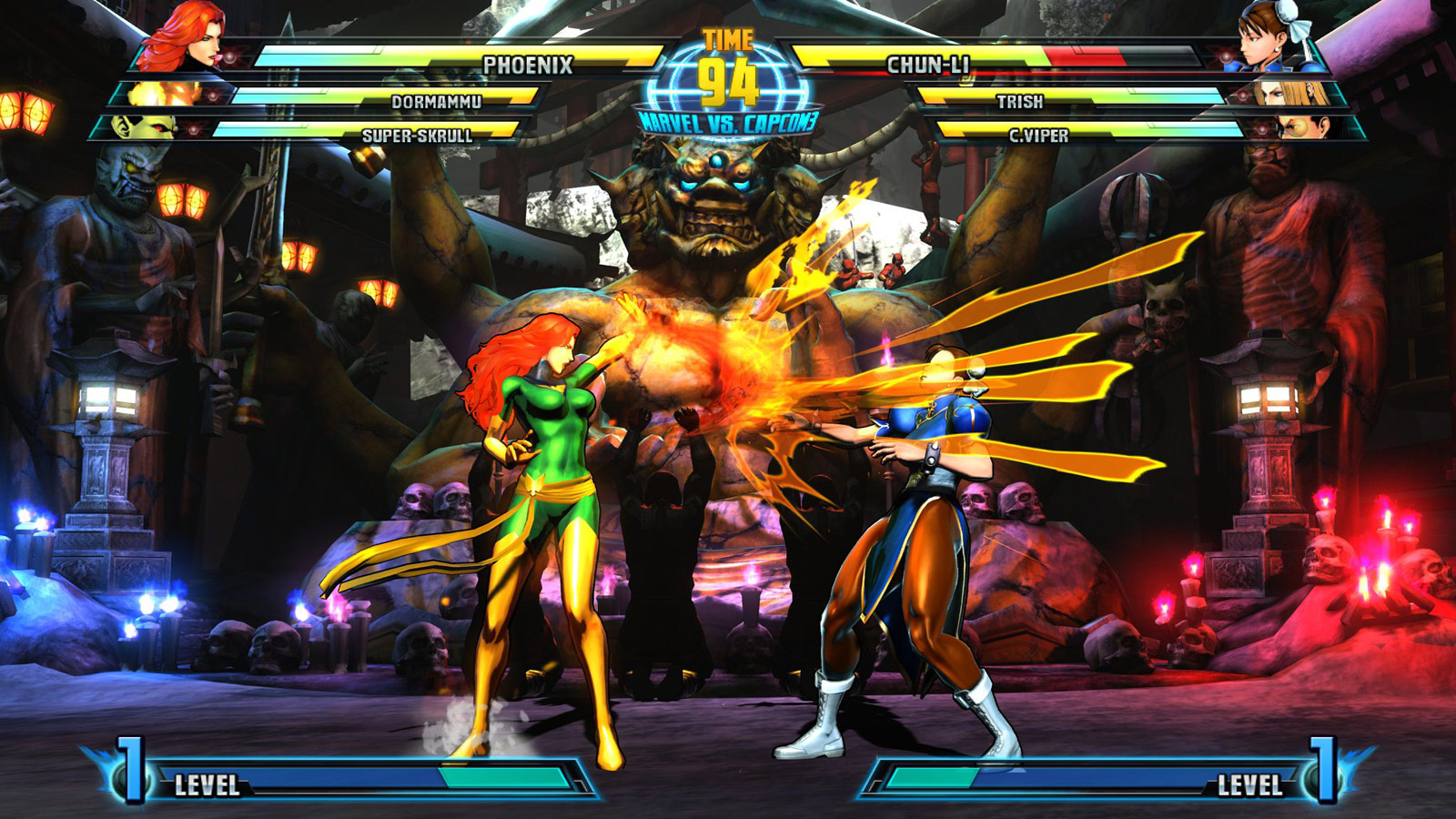This screenshot has height=819, width=1456.
Task: Click the PHOENIX name banner
Action: click(528, 65)
